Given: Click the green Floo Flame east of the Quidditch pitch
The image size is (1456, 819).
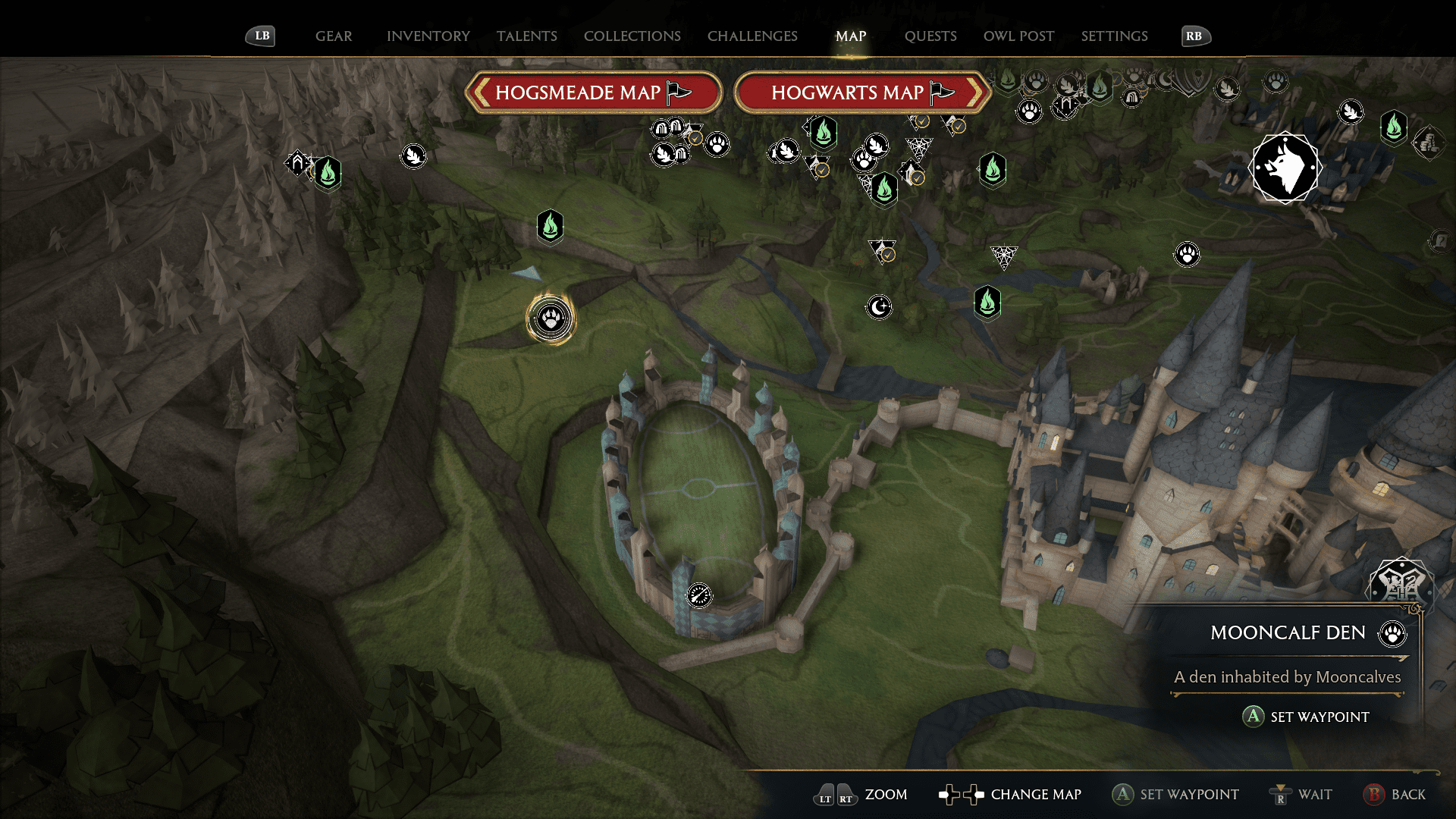Looking at the screenshot, I should pos(988,303).
